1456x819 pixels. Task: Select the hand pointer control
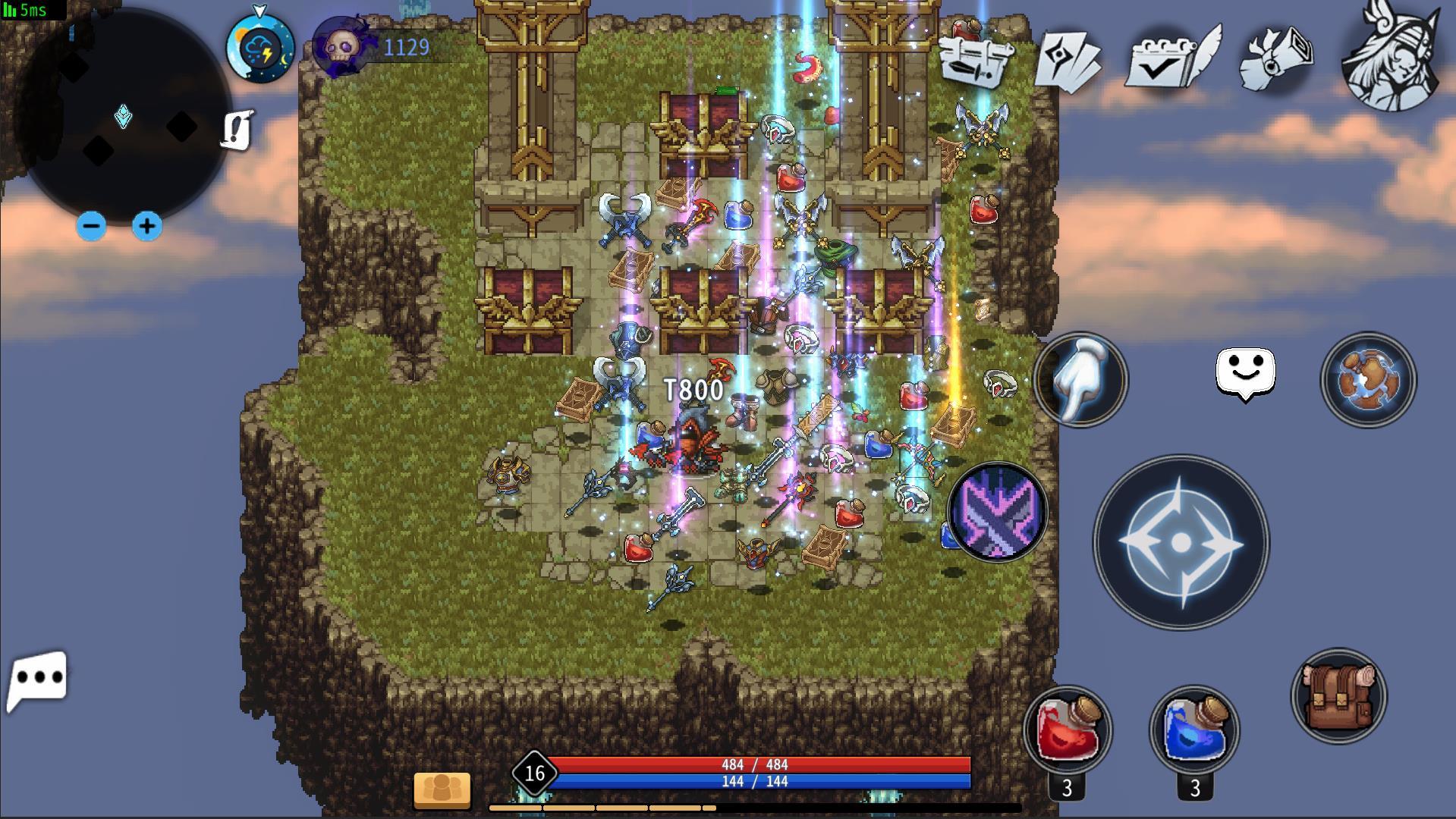1080,381
